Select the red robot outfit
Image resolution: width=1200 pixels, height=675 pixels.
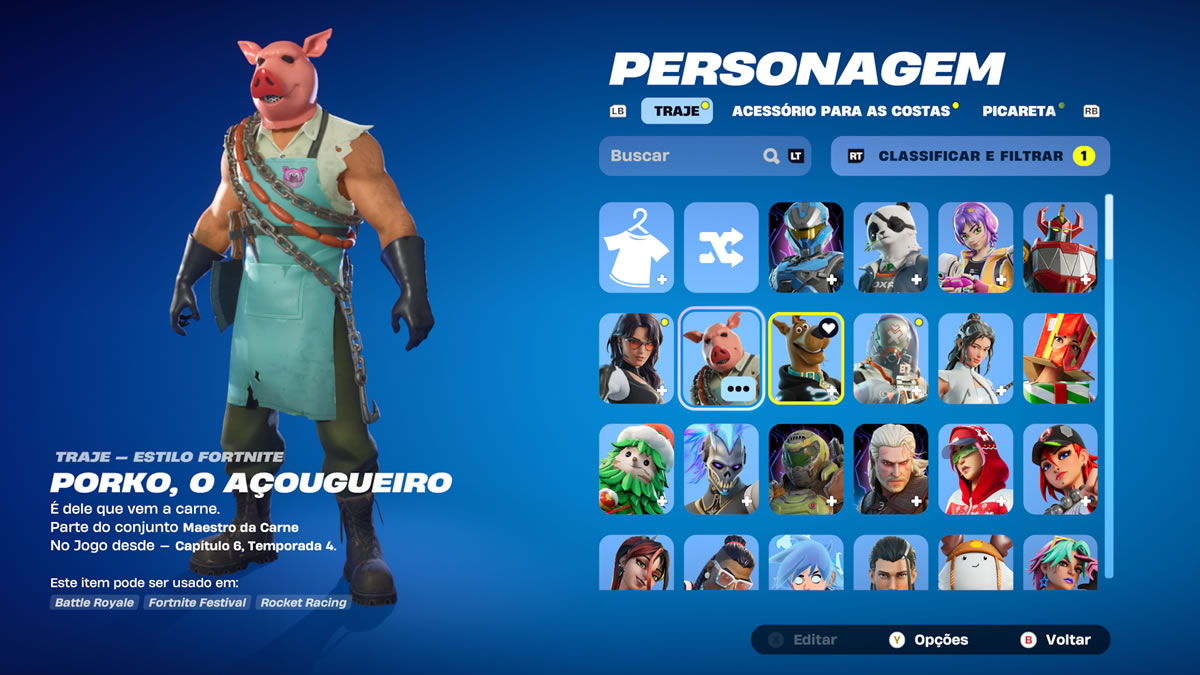[x=1060, y=247]
